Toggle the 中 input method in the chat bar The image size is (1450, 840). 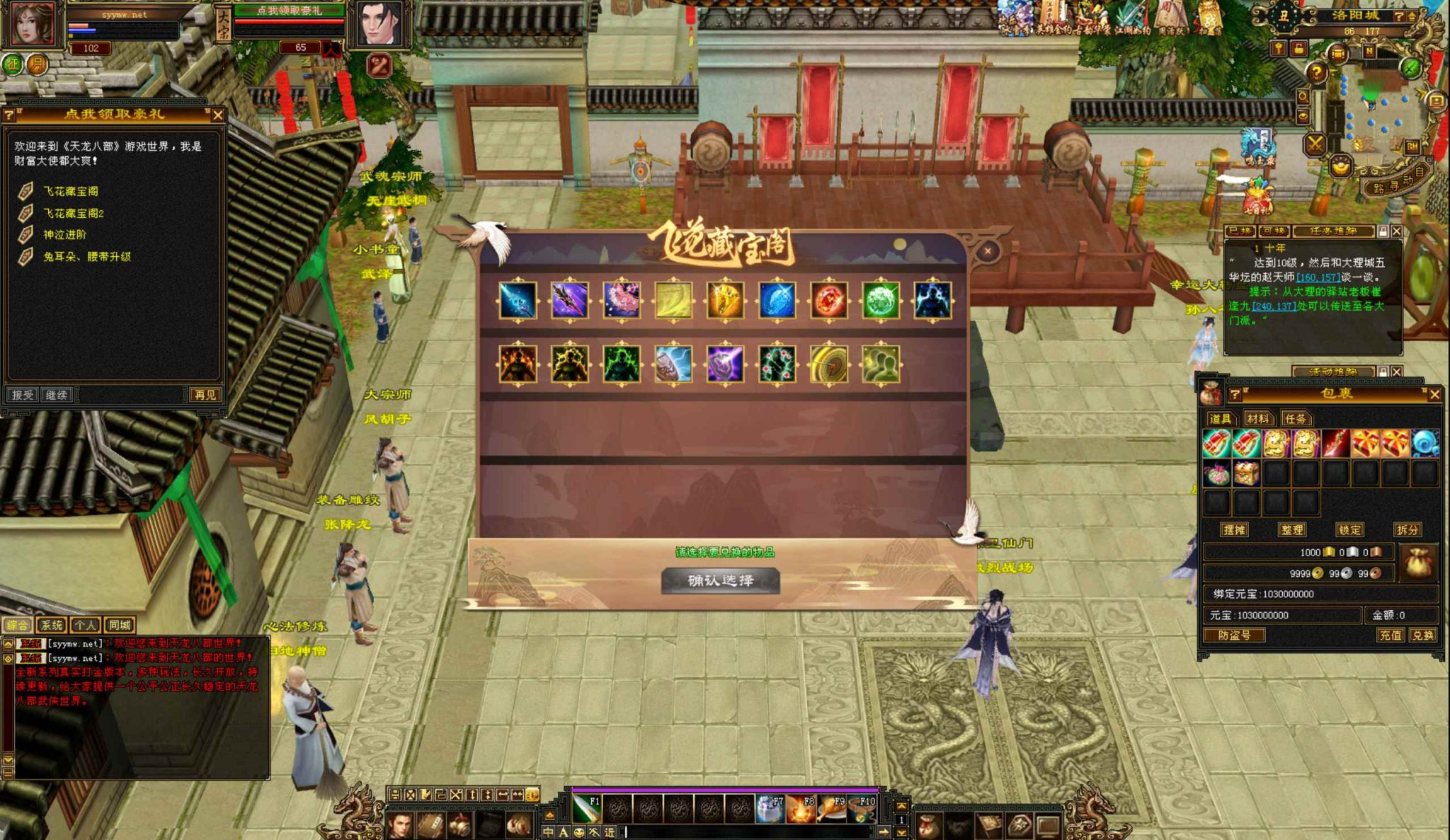tap(549, 833)
